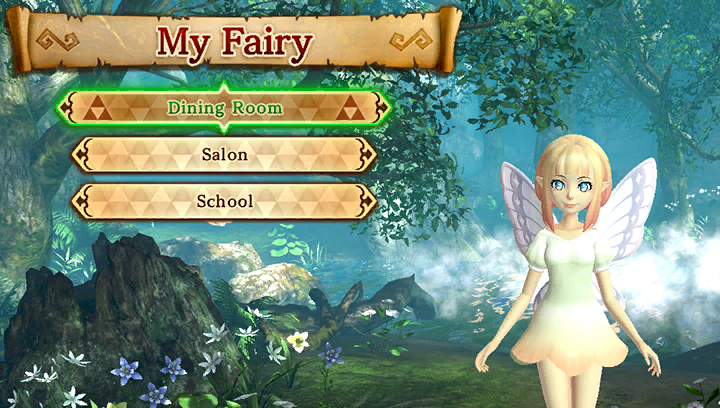The image size is (720, 408).
Task: Choose the School menu entry
Action: tap(224, 201)
